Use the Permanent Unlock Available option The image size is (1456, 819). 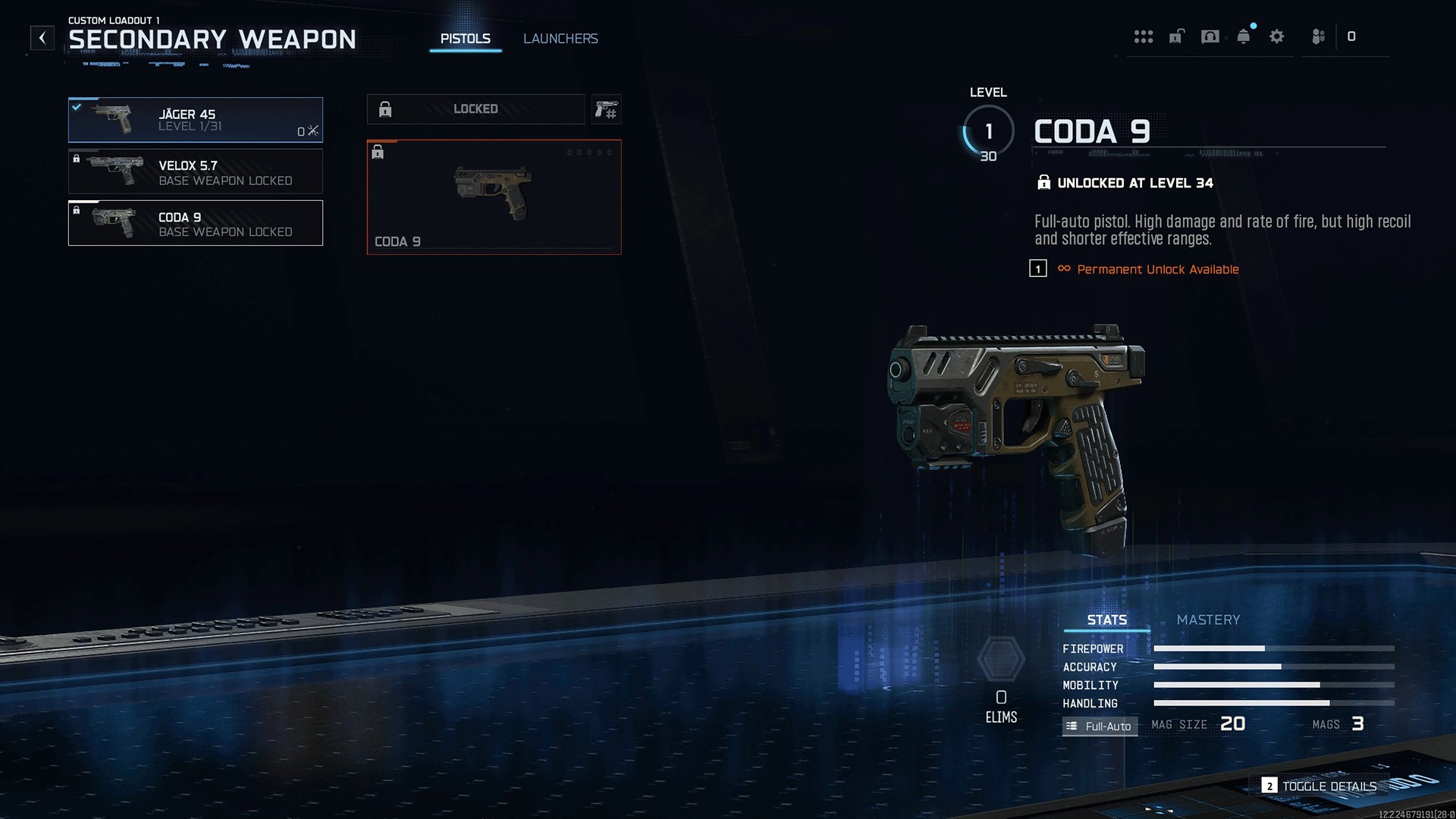click(x=1157, y=269)
